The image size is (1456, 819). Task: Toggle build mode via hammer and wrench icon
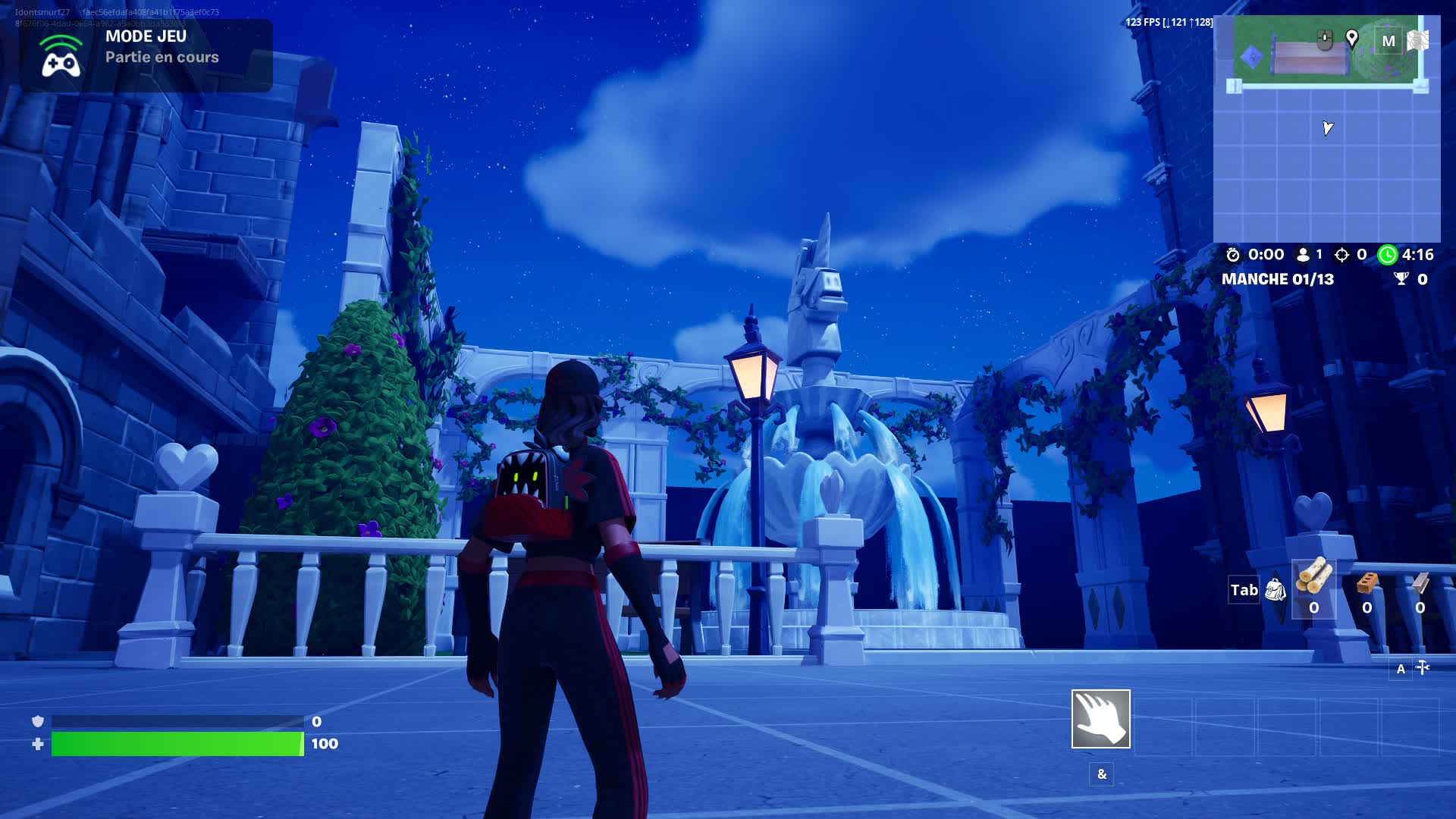point(1423,667)
